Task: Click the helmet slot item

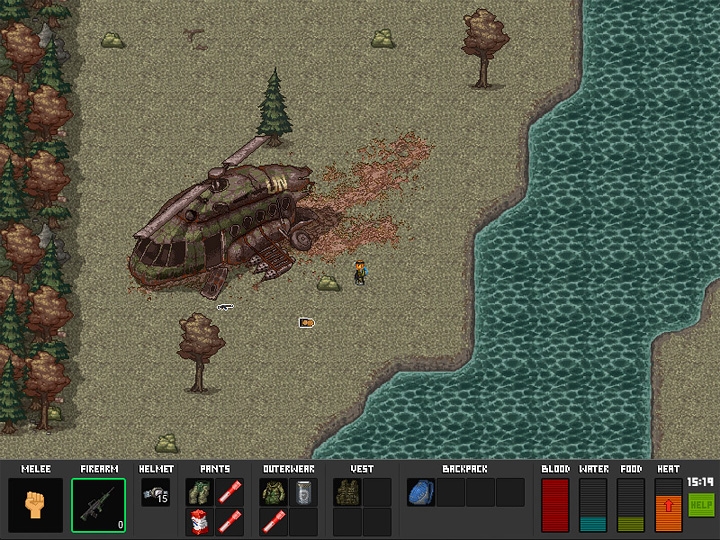Action: (155, 492)
